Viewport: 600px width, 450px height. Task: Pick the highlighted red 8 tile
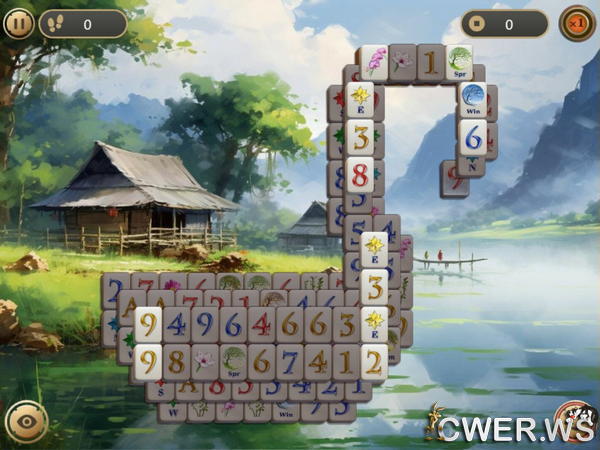pos(360,173)
